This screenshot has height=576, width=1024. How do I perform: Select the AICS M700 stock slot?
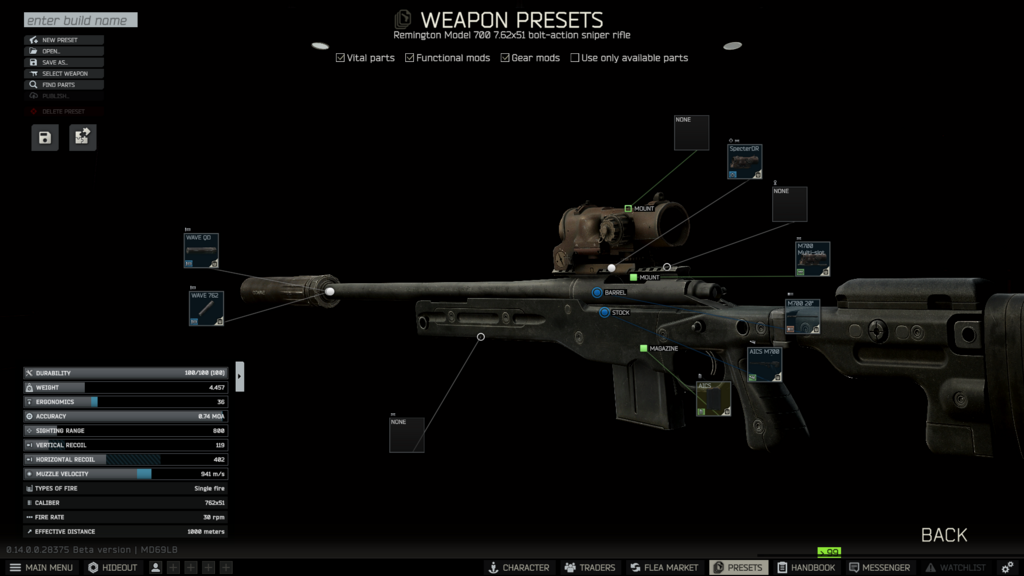pyautogui.click(x=764, y=364)
